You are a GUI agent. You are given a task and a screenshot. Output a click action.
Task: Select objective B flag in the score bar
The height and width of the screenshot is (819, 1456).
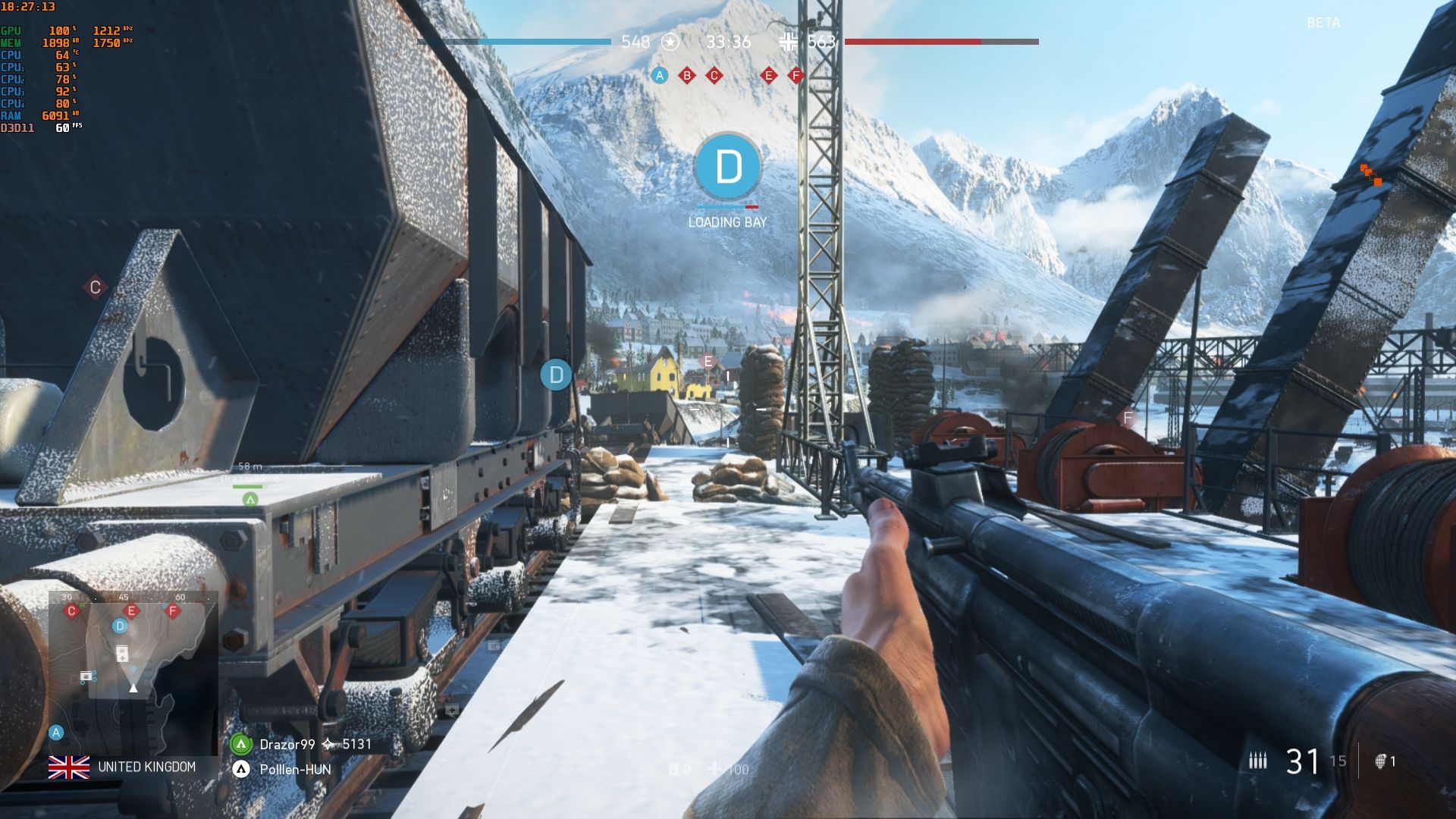pos(687,75)
